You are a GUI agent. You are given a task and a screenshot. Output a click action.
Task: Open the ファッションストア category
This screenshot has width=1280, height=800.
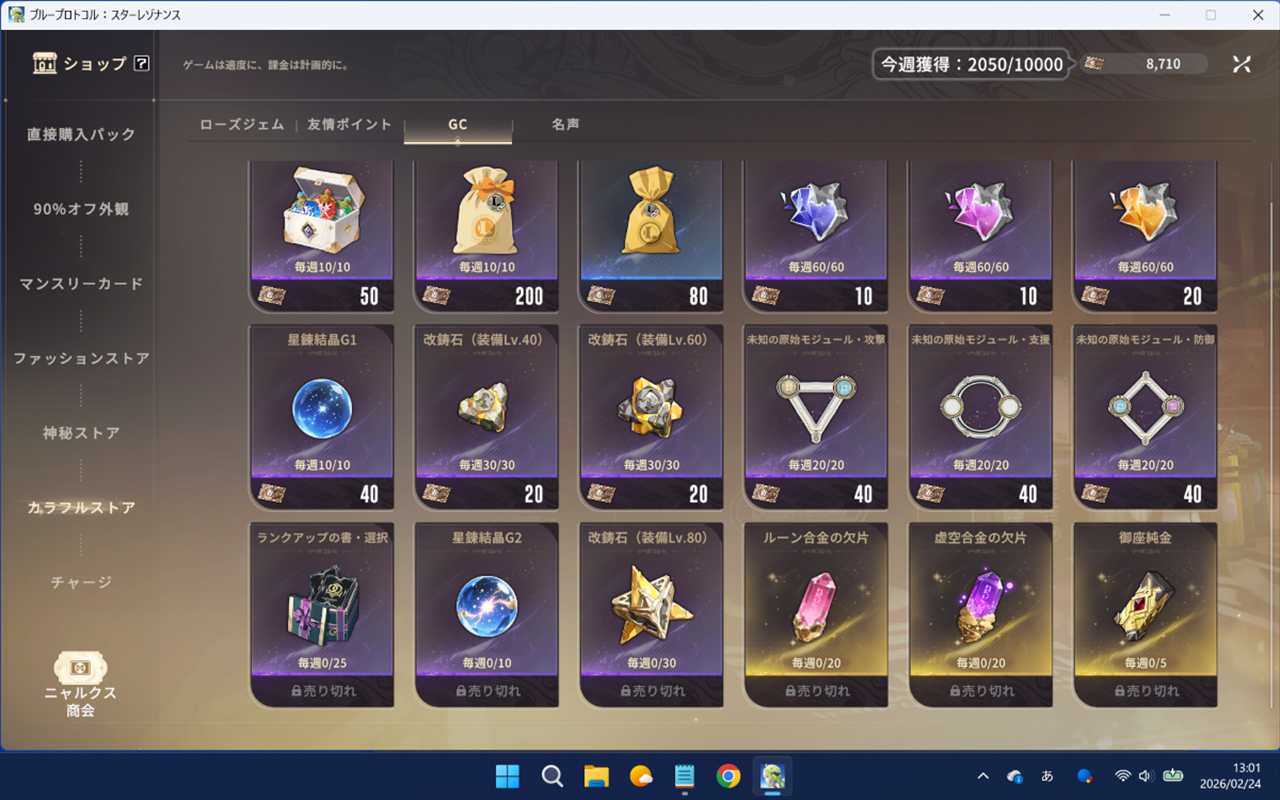[81, 358]
